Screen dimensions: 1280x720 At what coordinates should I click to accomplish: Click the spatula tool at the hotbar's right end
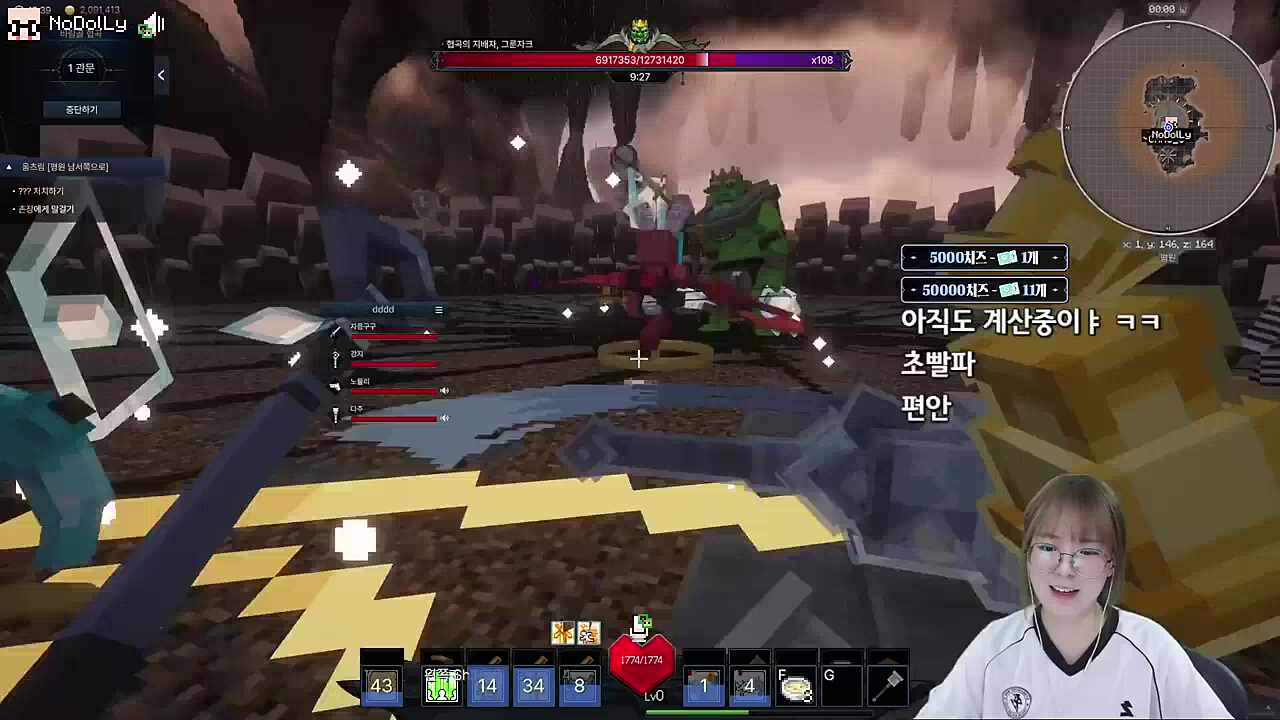pos(889,685)
